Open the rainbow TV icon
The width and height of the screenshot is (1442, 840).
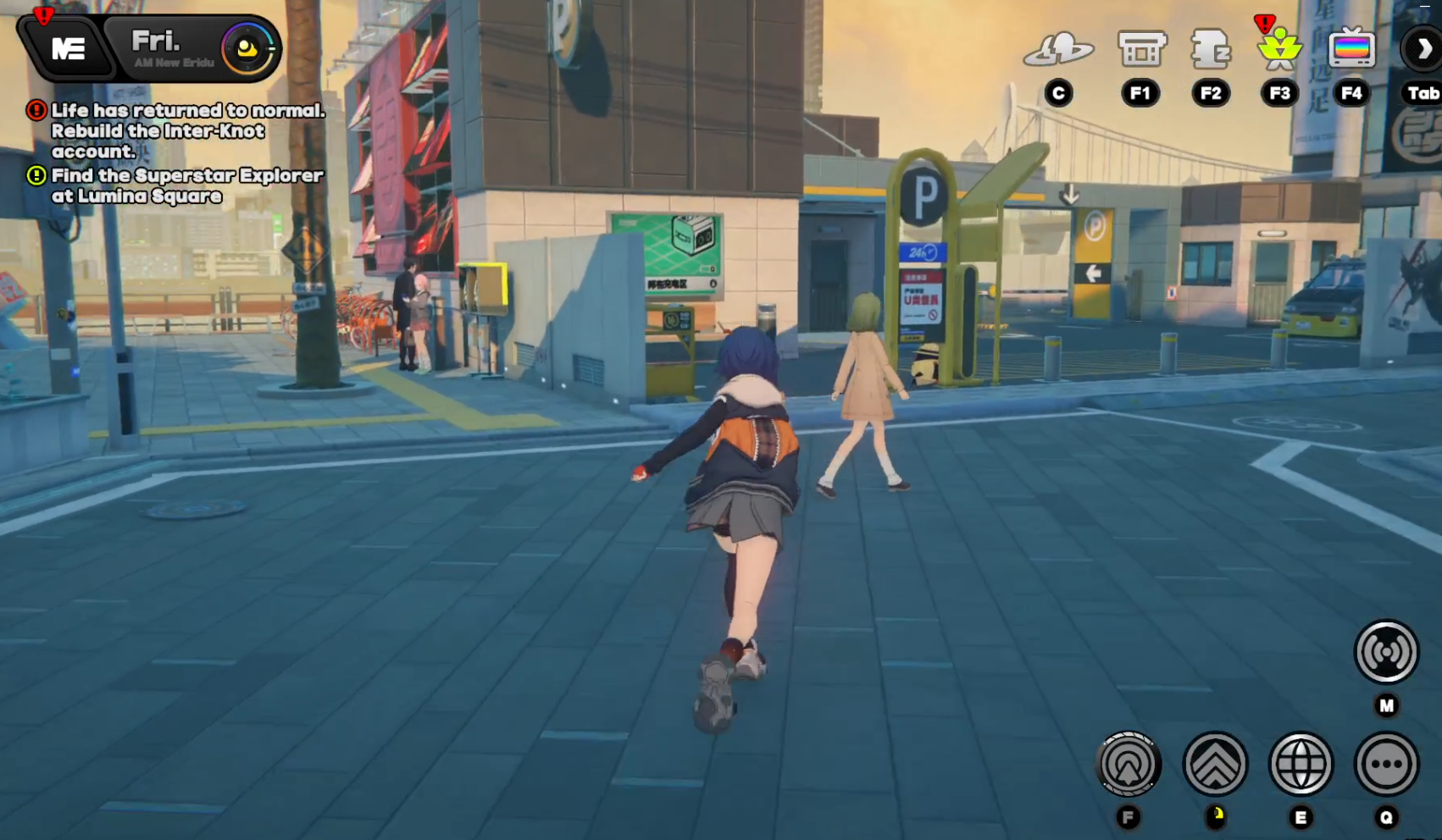[1351, 49]
